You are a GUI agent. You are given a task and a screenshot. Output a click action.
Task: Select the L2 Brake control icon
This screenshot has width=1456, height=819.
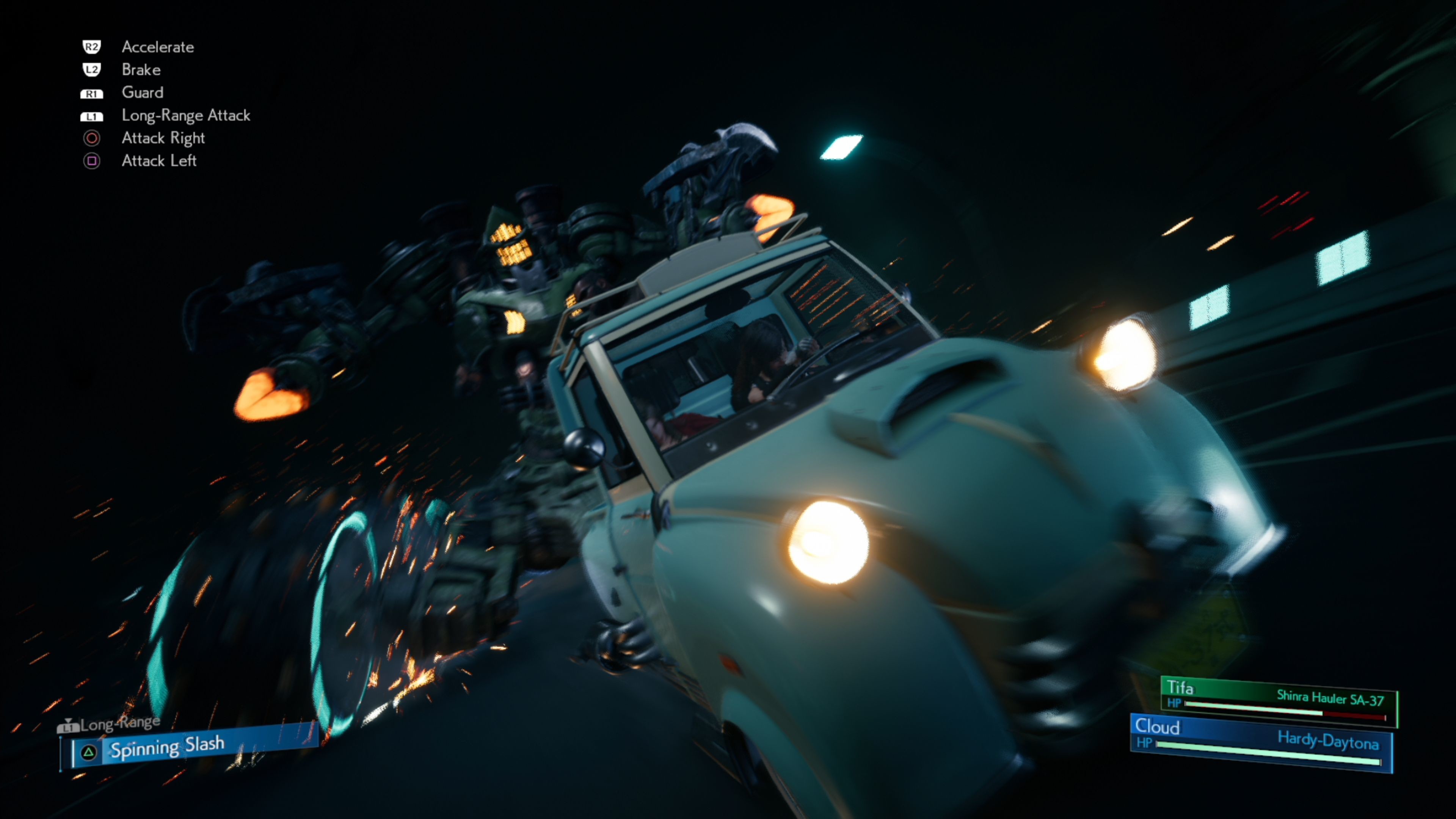92,69
